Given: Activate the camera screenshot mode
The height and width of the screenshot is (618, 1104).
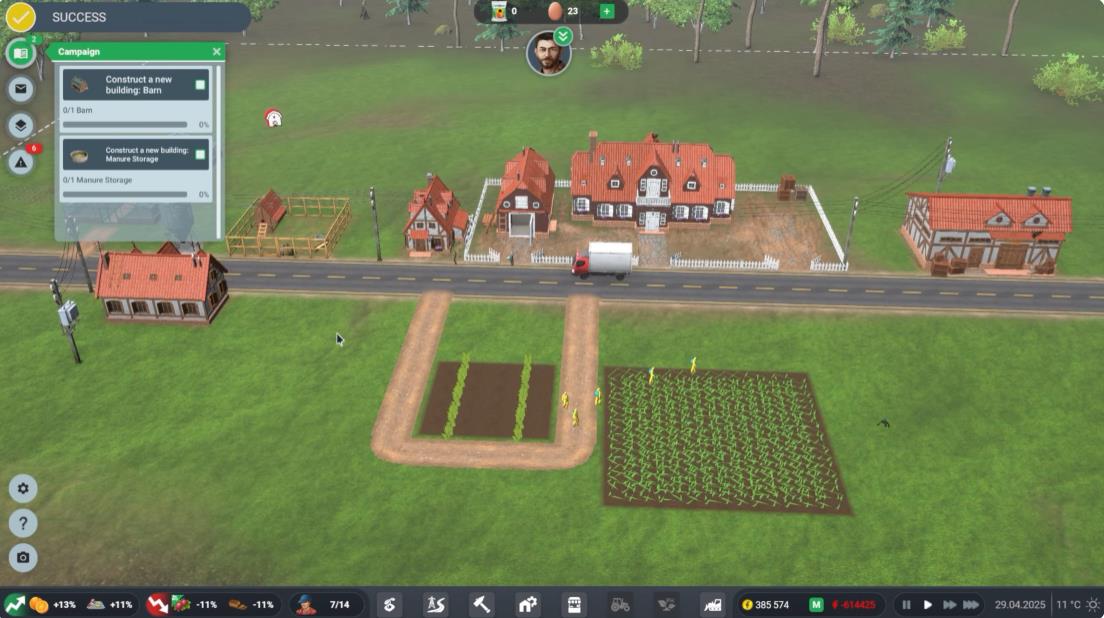Looking at the screenshot, I should tap(23, 557).
